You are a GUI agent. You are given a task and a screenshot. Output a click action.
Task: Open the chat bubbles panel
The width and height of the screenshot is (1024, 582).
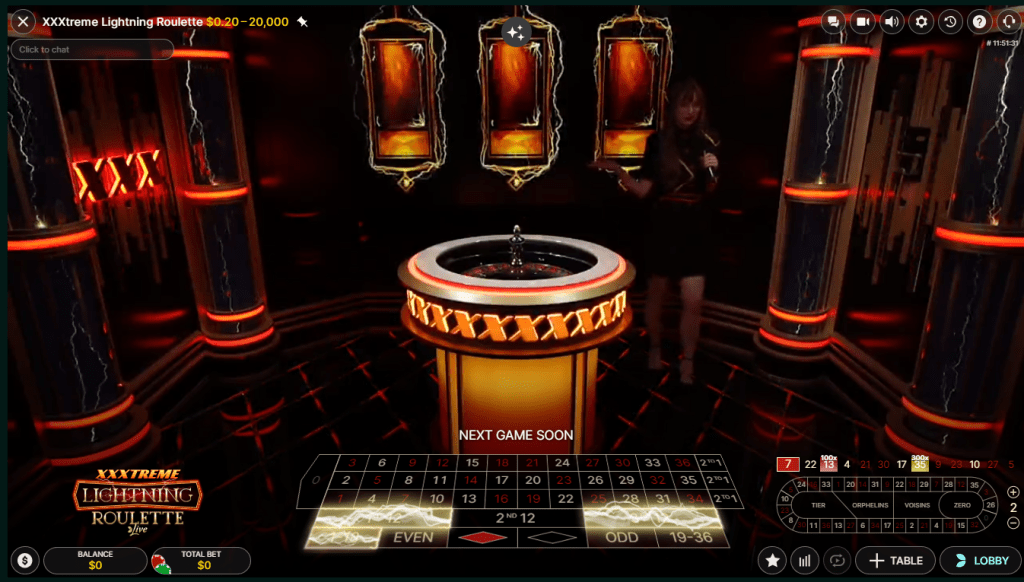832,21
